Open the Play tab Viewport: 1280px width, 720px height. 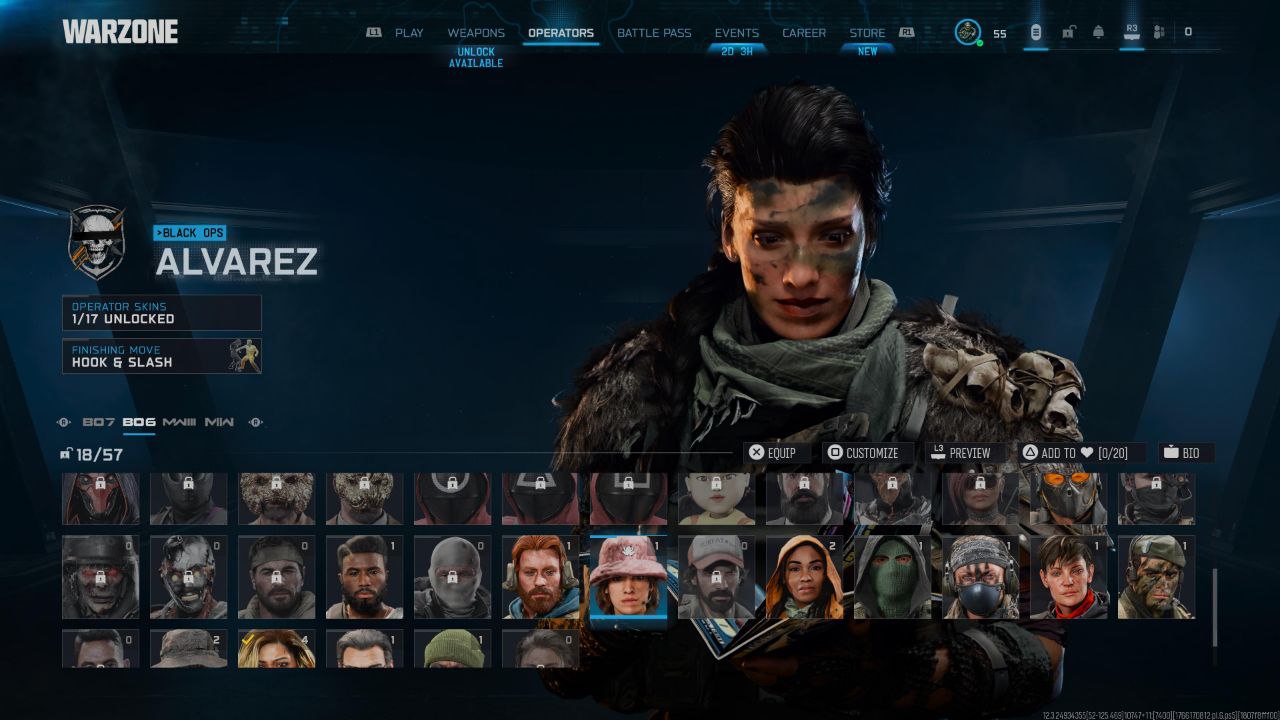point(409,33)
